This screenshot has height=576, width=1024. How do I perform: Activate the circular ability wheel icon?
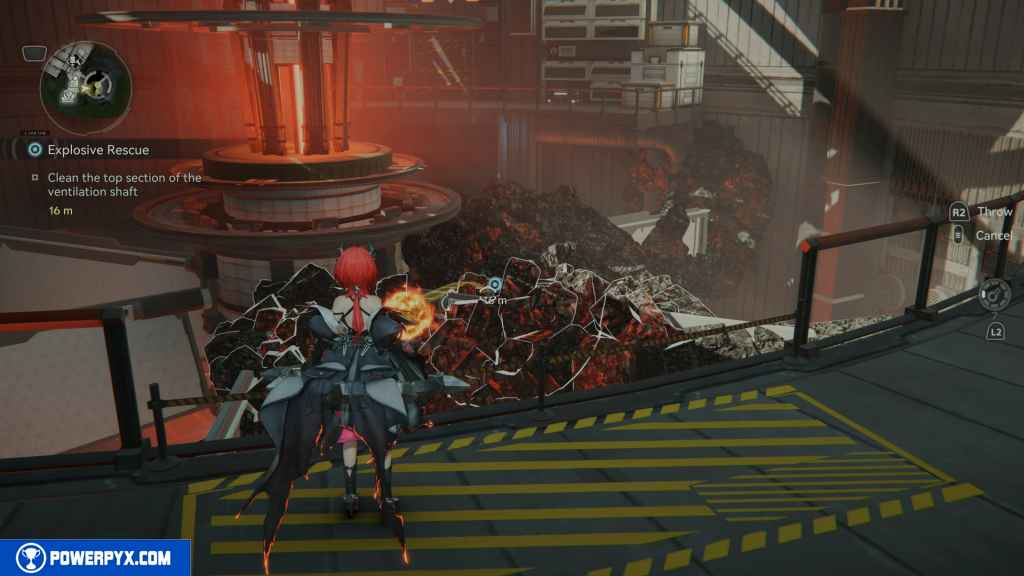point(993,293)
